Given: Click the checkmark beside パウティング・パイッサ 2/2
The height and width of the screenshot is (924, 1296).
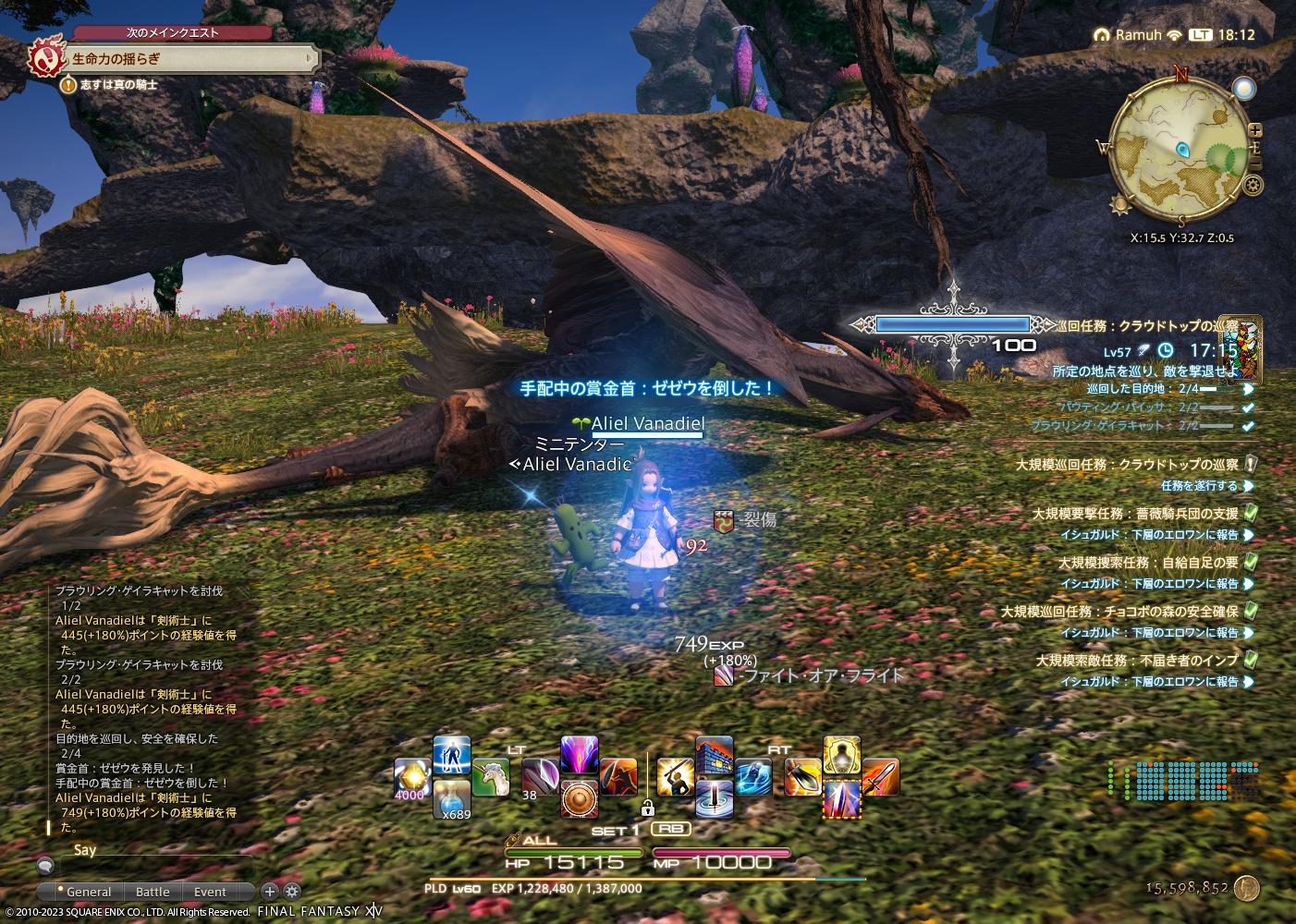Looking at the screenshot, I should [x=1247, y=408].
